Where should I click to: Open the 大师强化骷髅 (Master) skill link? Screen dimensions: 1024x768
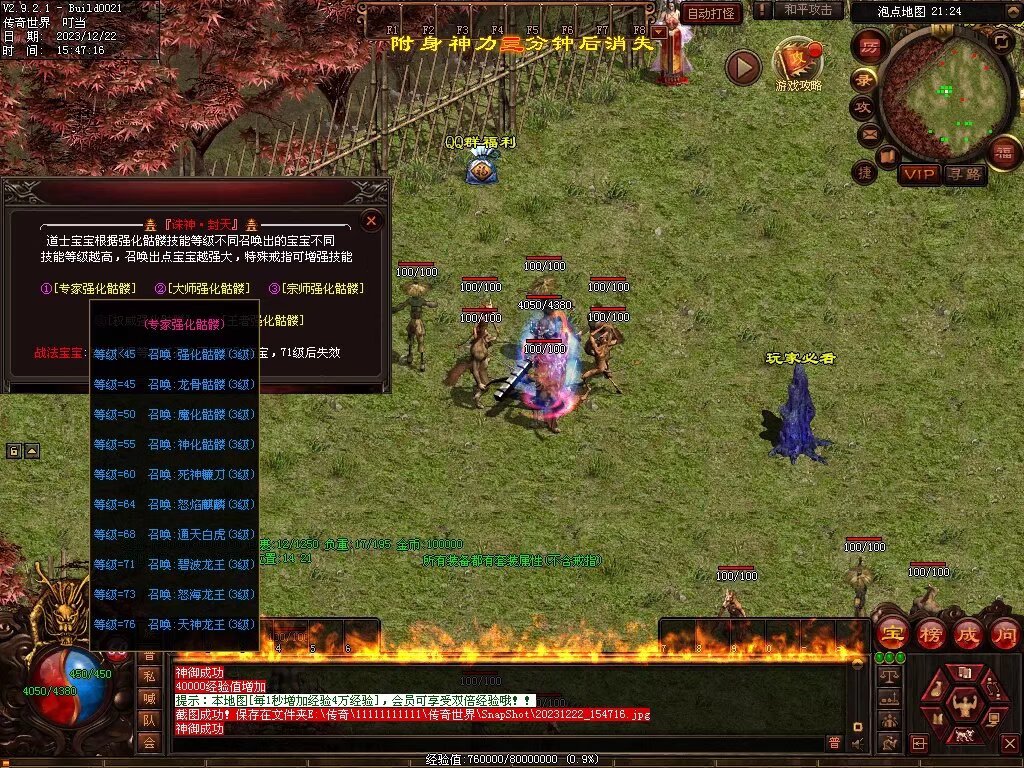[x=202, y=288]
